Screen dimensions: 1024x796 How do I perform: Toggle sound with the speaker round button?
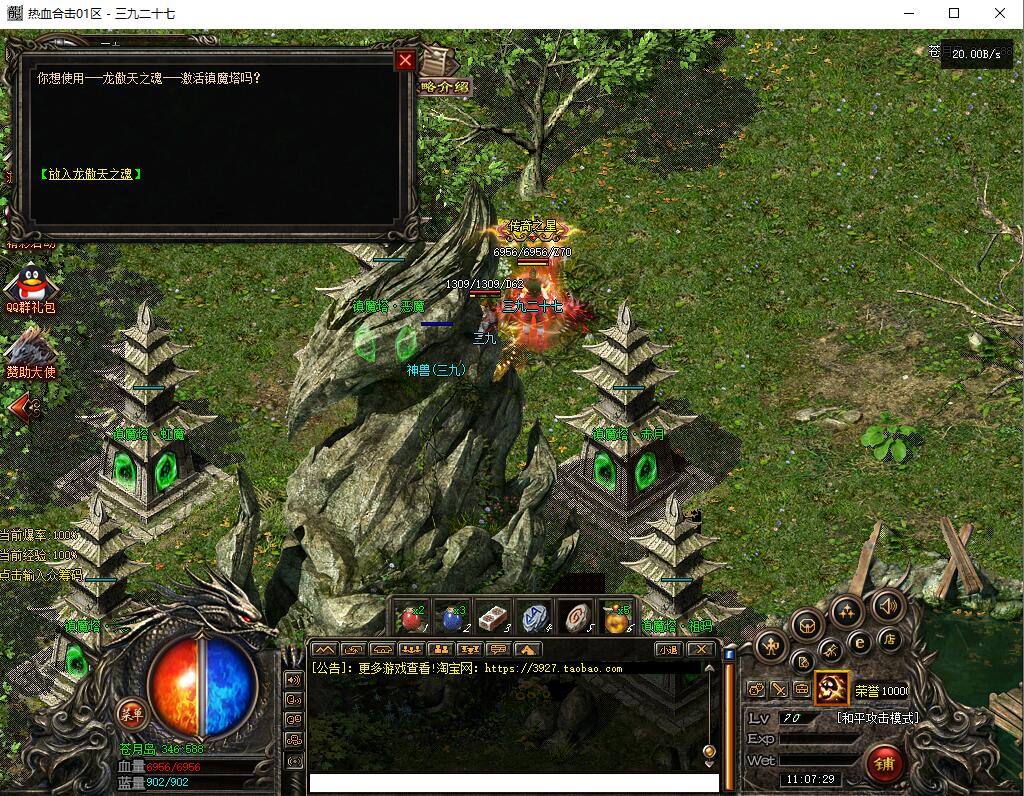pyautogui.click(x=886, y=605)
